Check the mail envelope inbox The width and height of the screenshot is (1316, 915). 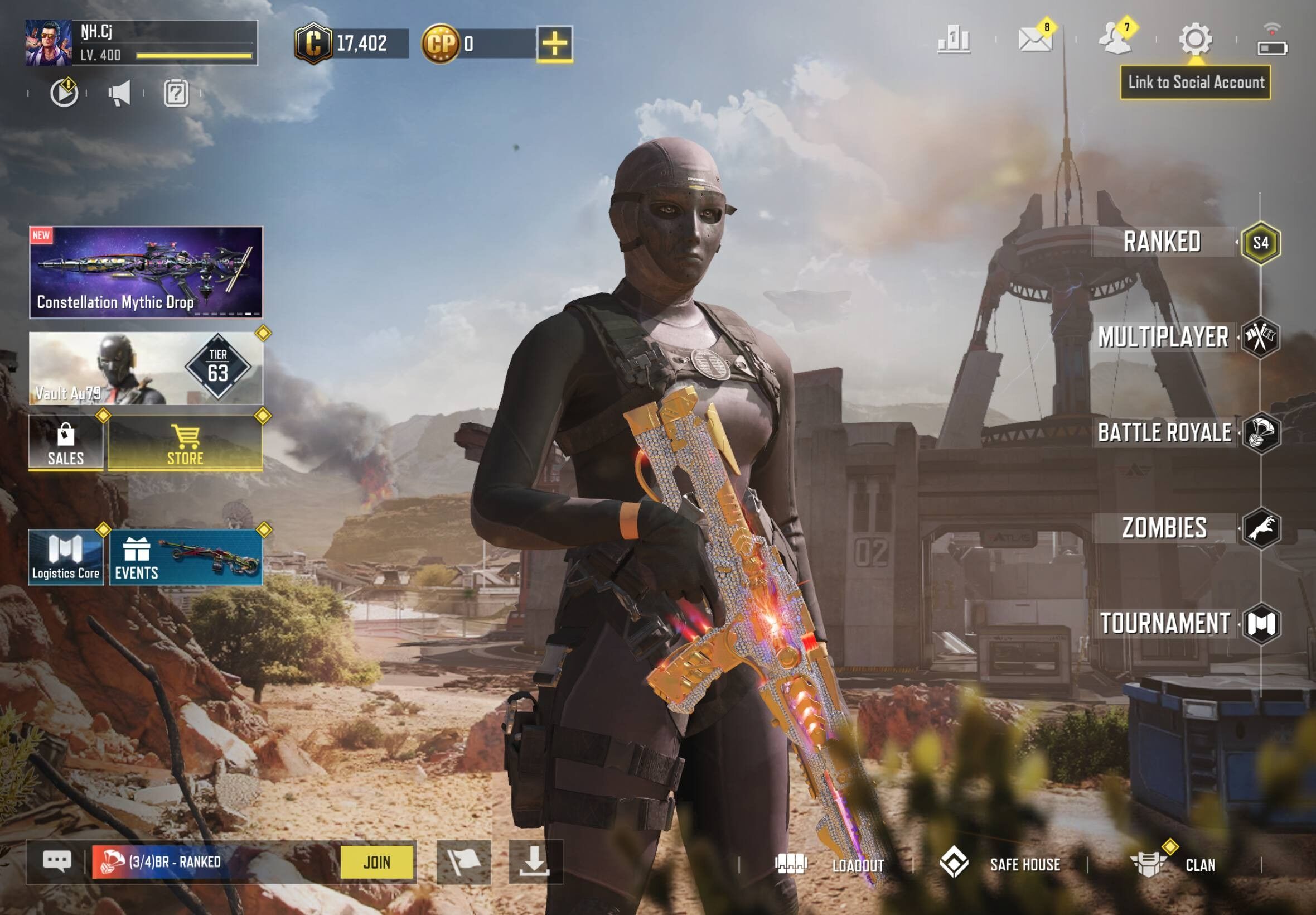click(1035, 40)
